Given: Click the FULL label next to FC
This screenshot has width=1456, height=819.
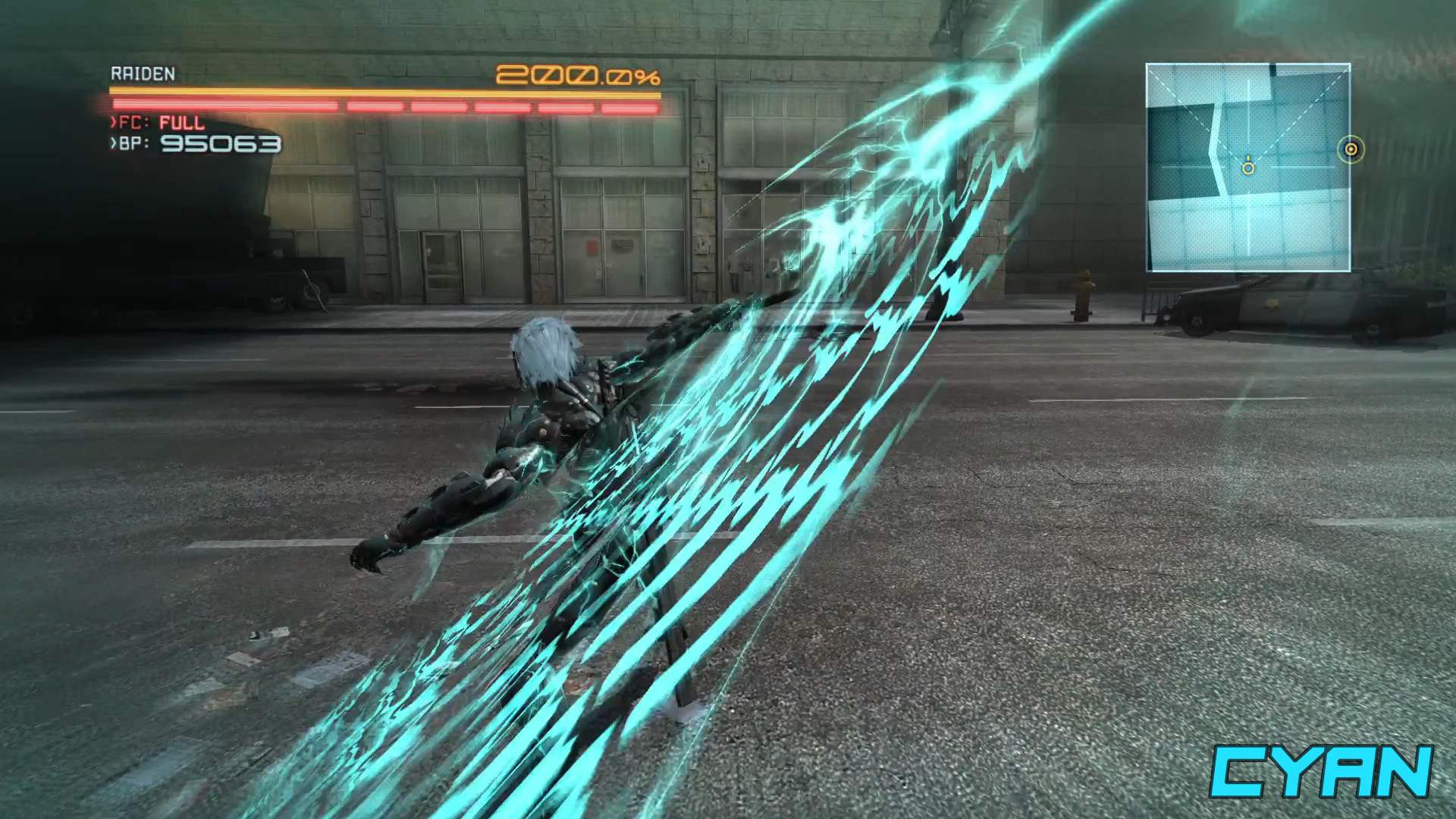Looking at the screenshot, I should pos(180,122).
